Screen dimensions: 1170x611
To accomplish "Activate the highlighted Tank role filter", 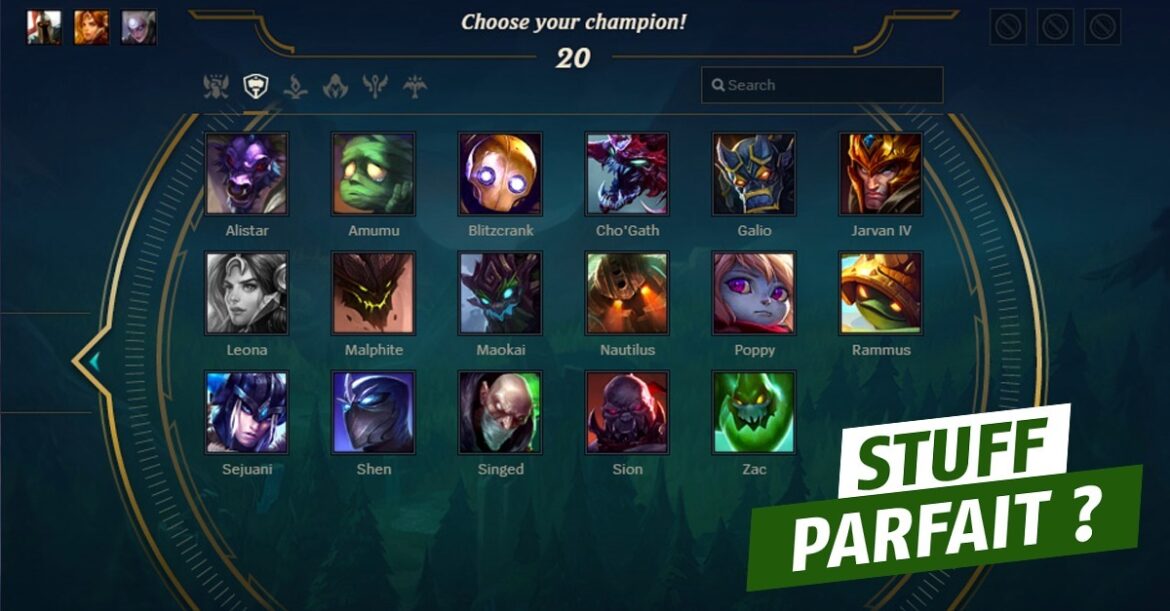I will click(x=256, y=87).
